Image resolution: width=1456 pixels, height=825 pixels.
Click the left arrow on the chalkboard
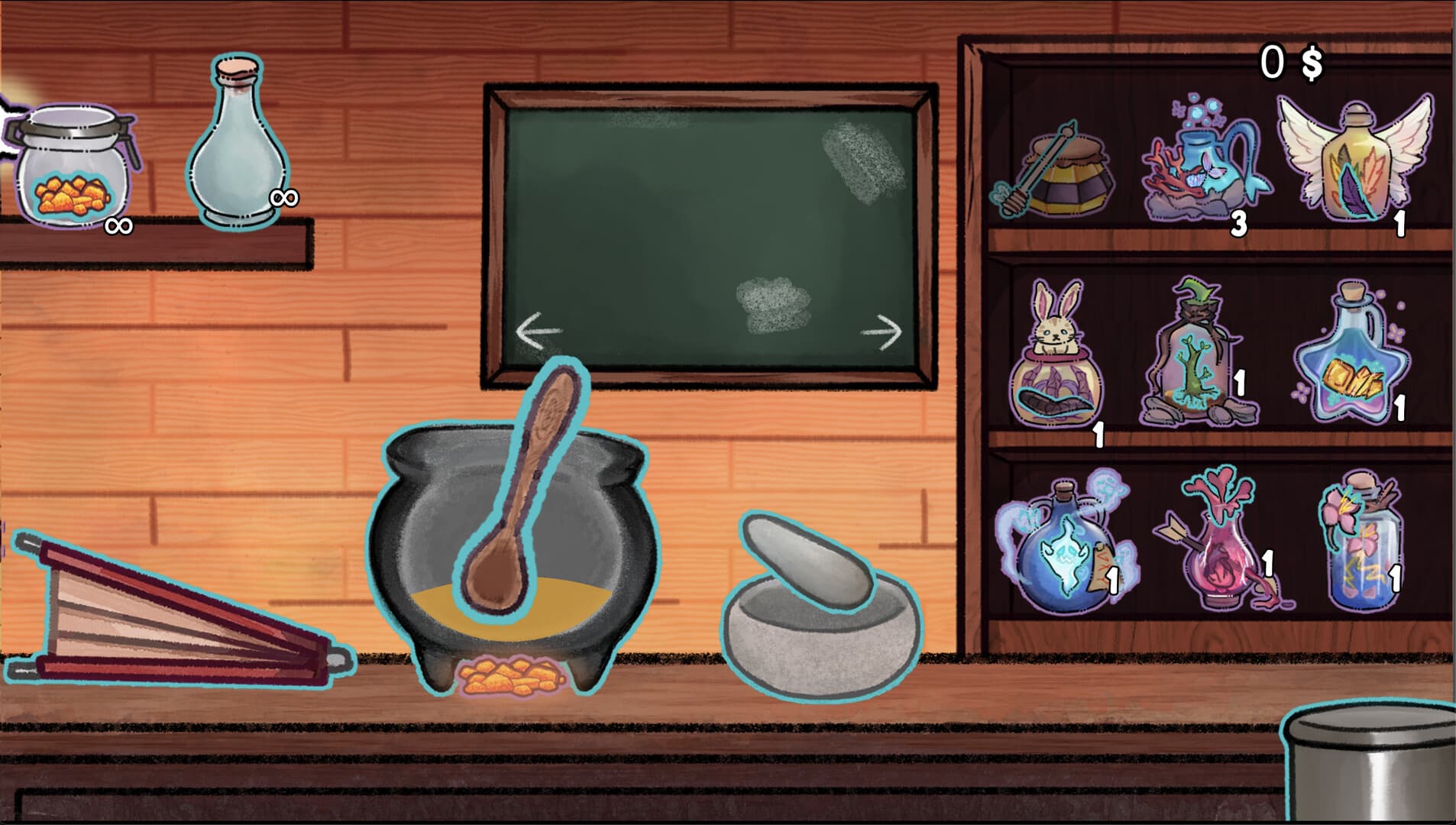point(539,330)
